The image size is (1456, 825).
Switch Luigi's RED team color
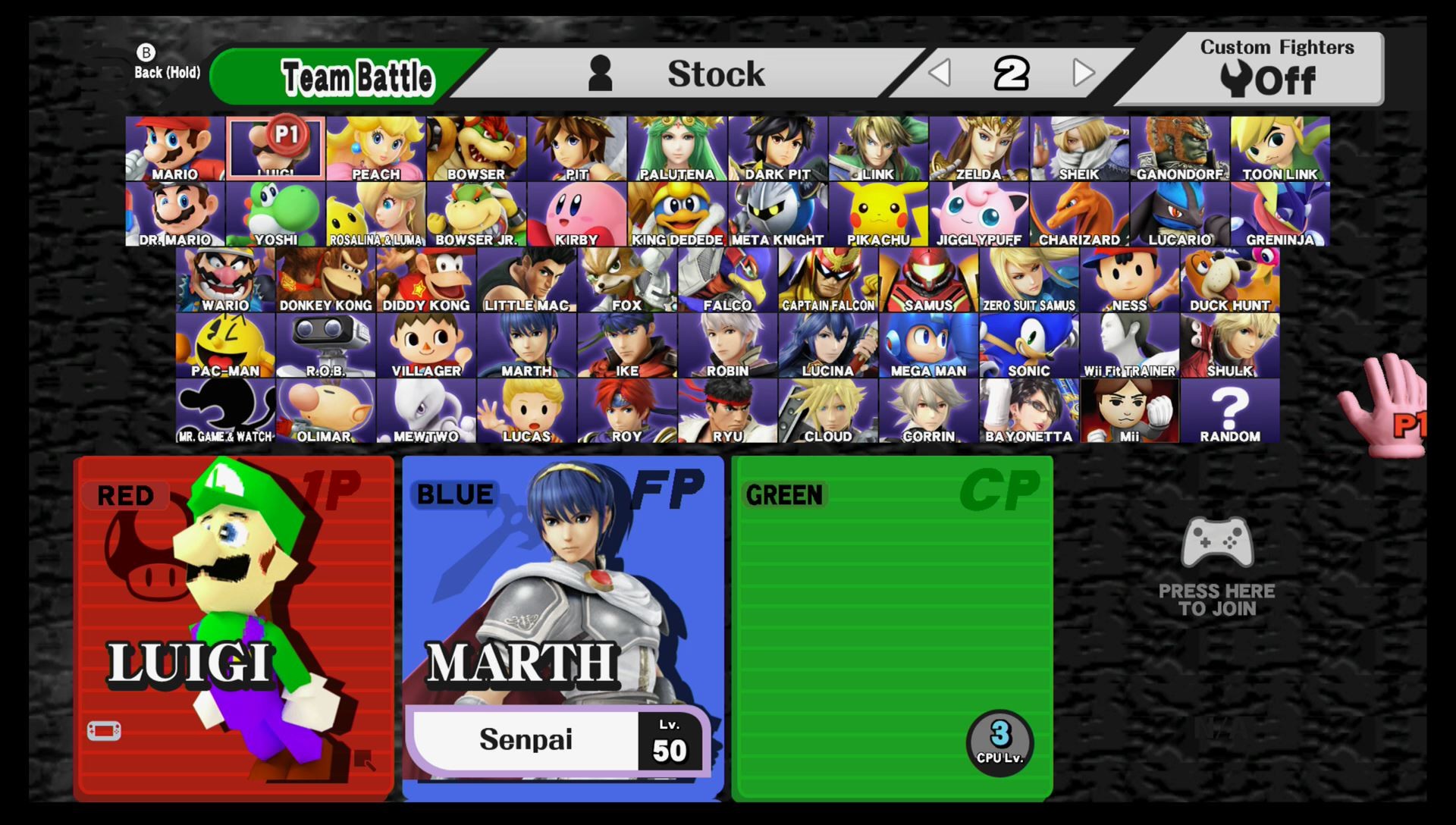(x=124, y=496)
